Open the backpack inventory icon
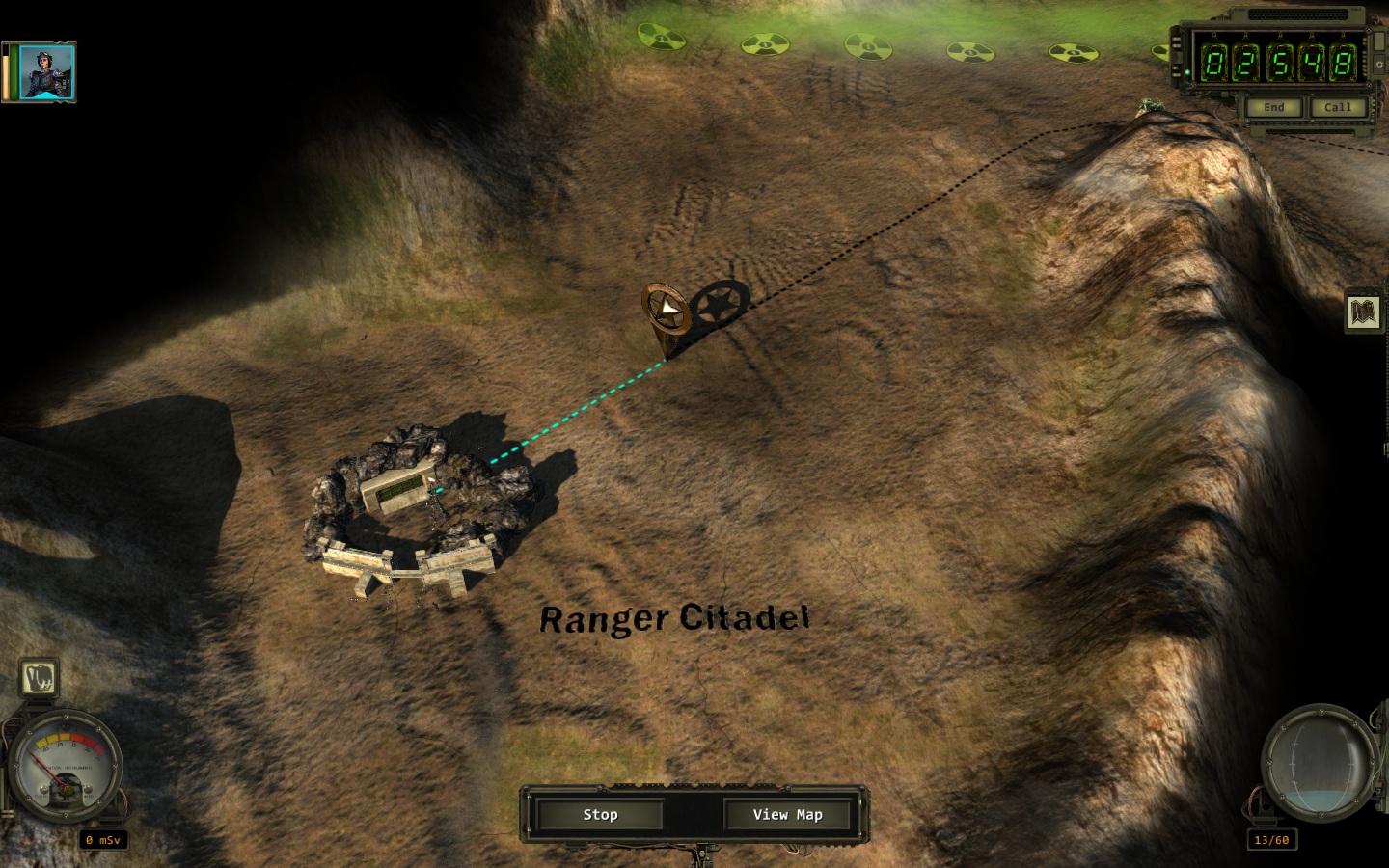Image resolution: width=1389 pixels, height=868 pixels. click(39, 679)
